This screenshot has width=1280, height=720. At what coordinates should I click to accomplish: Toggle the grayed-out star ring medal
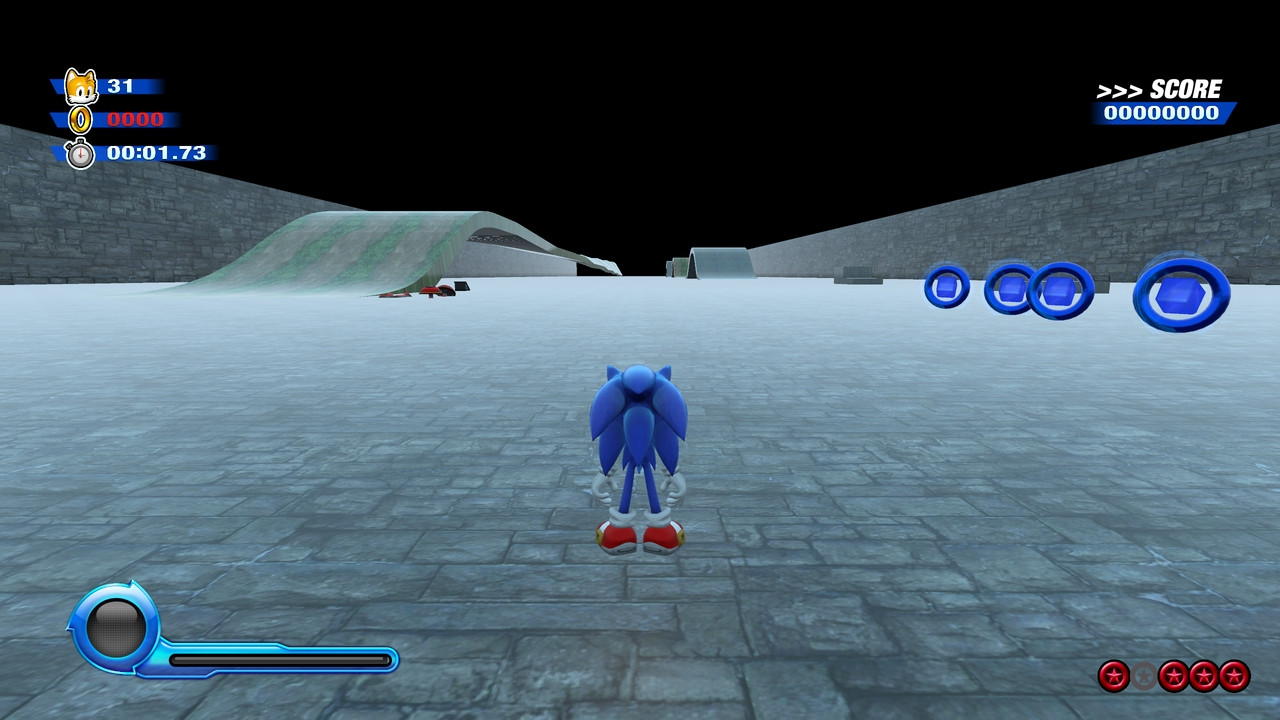click(x=1143, y=675)
